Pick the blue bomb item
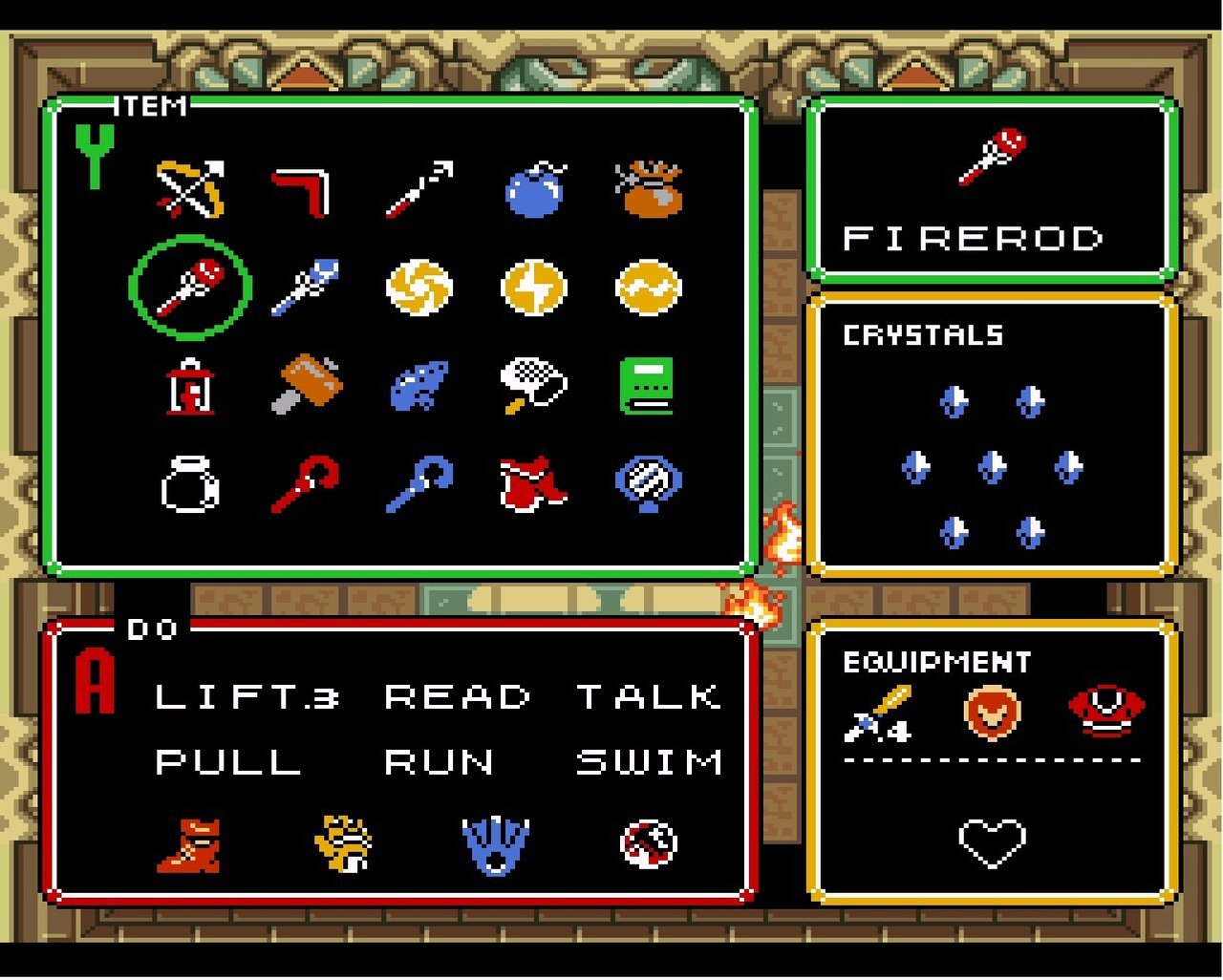This screenshot has width=1223, height=980. pos(534,190)
